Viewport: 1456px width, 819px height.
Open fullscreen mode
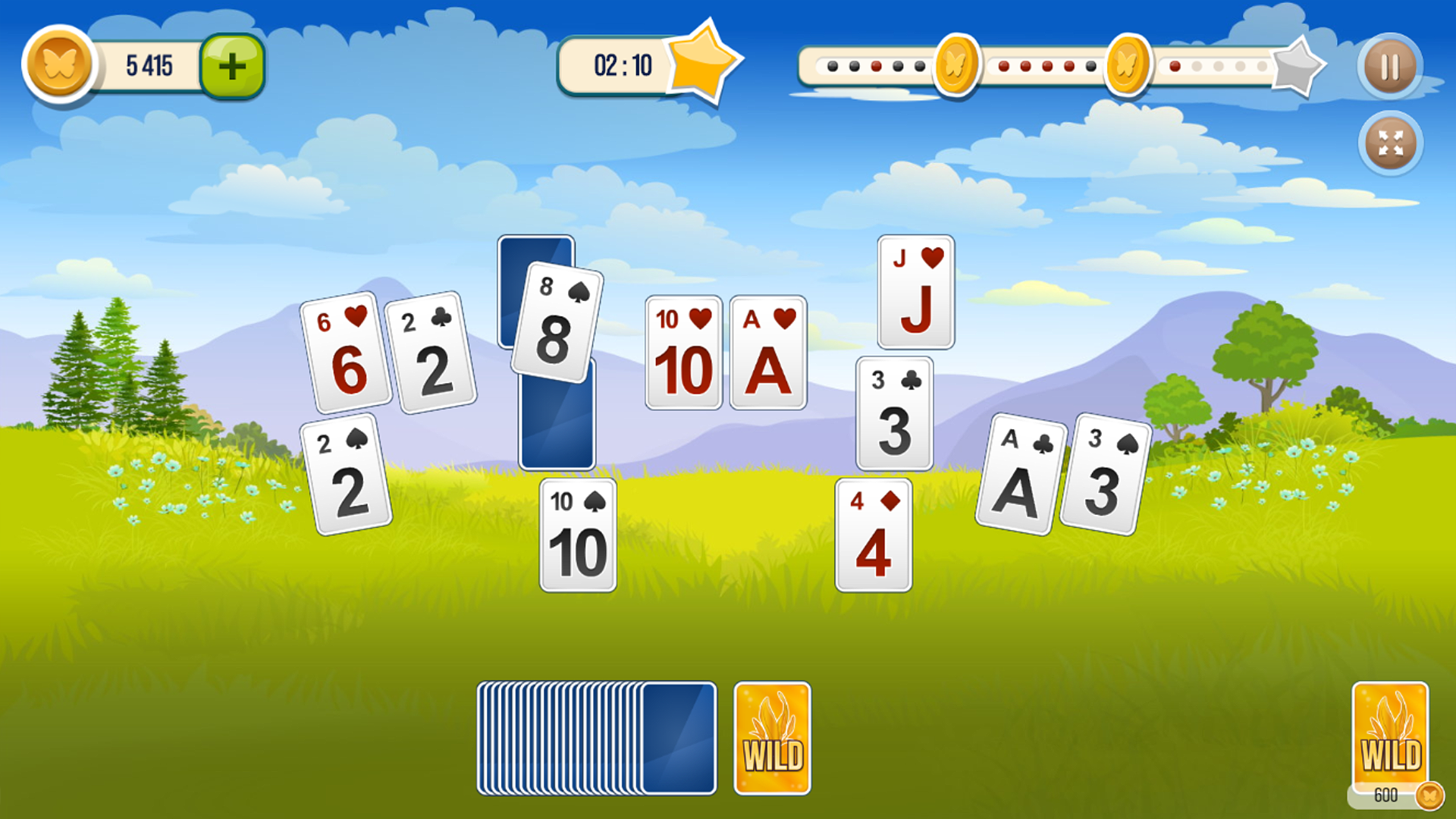coord(1389,143)
